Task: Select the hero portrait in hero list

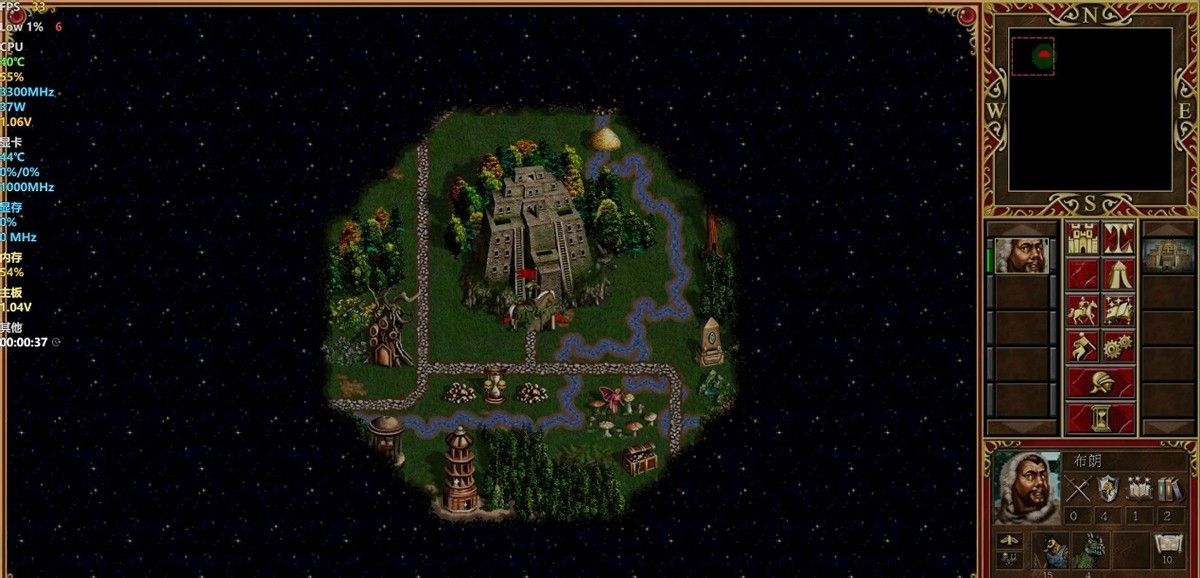Action: point(1021,256)
